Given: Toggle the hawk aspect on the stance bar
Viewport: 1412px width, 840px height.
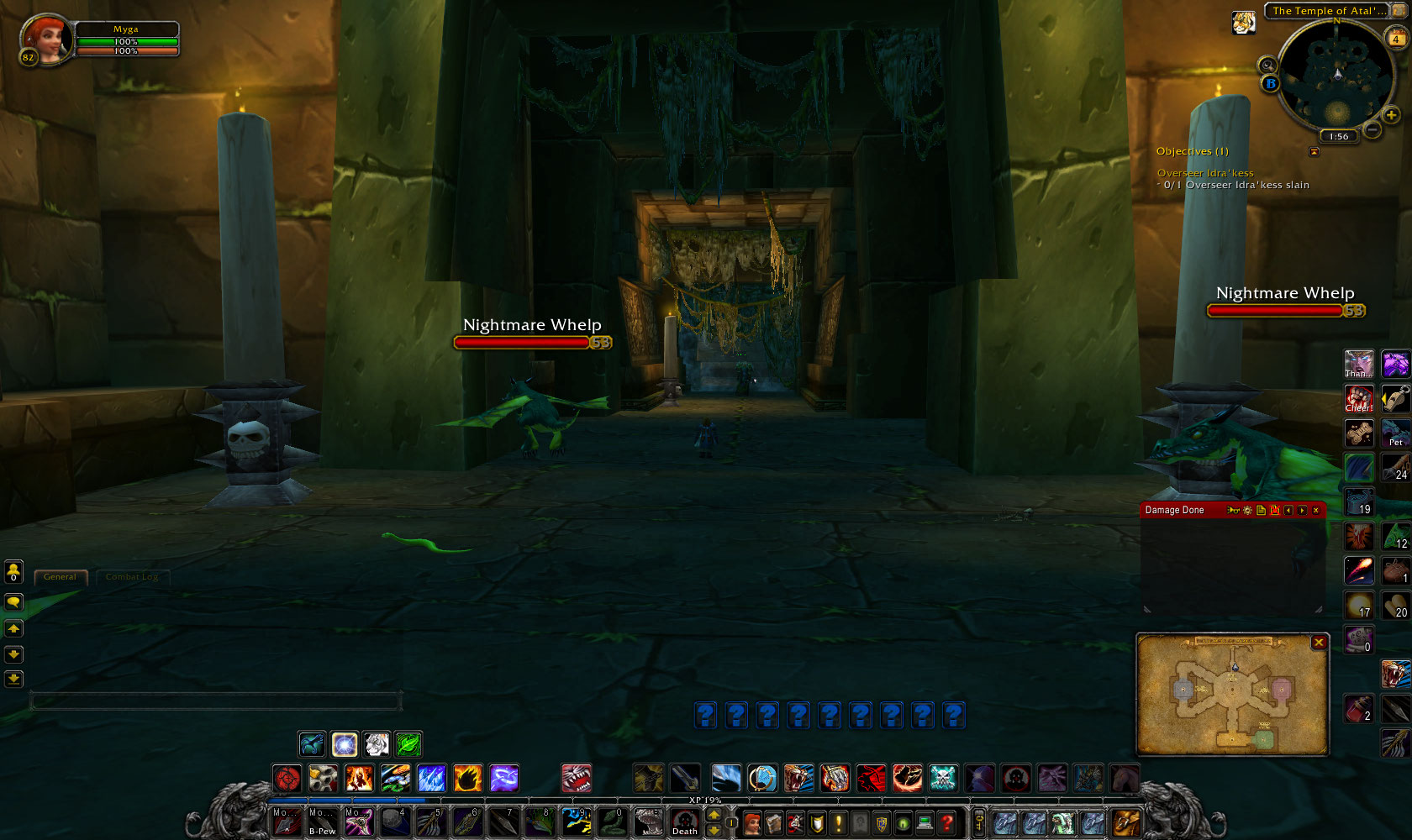Looking at the screenshot, I should [312, 743].
